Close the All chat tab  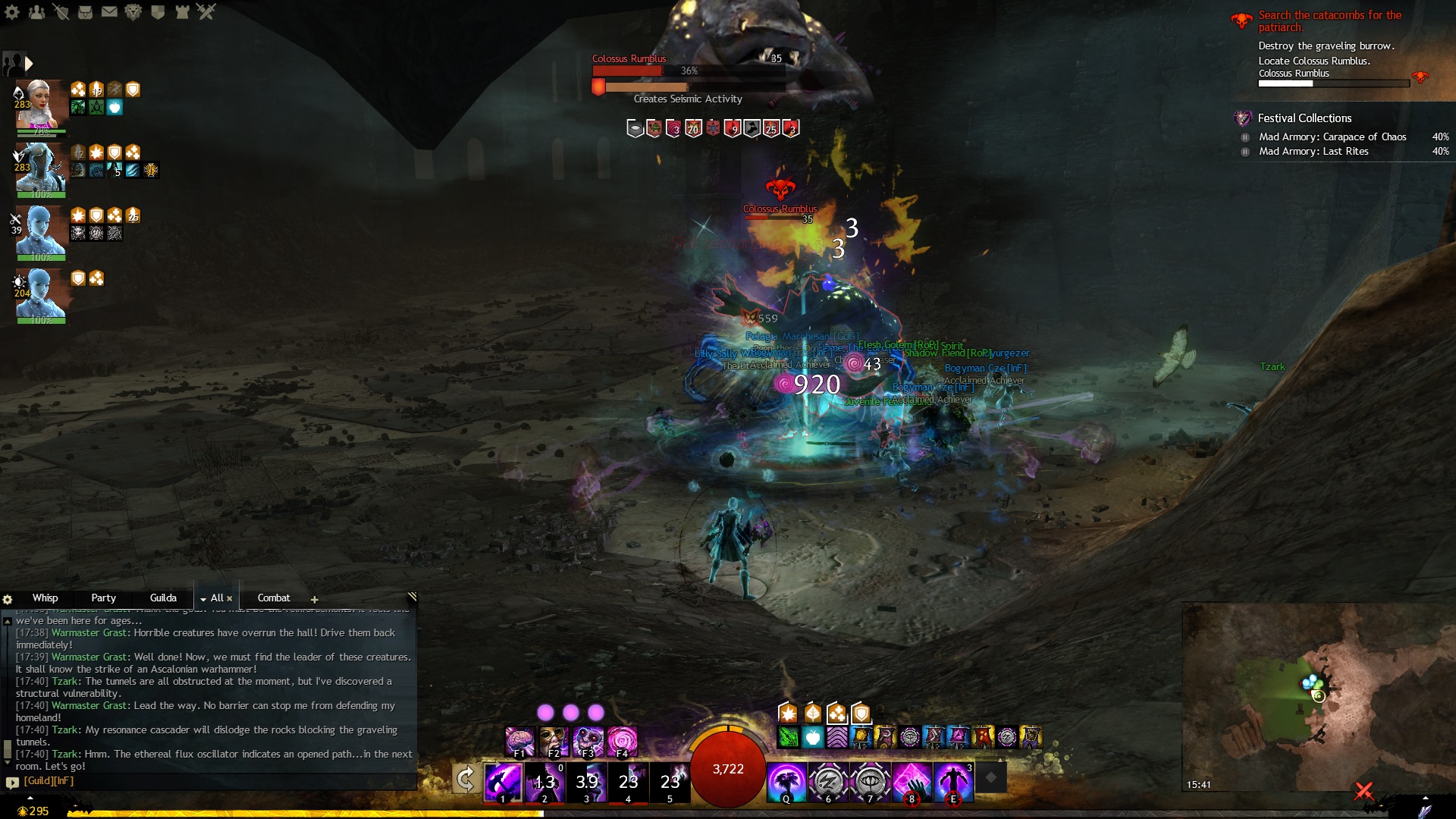[229, 599]
